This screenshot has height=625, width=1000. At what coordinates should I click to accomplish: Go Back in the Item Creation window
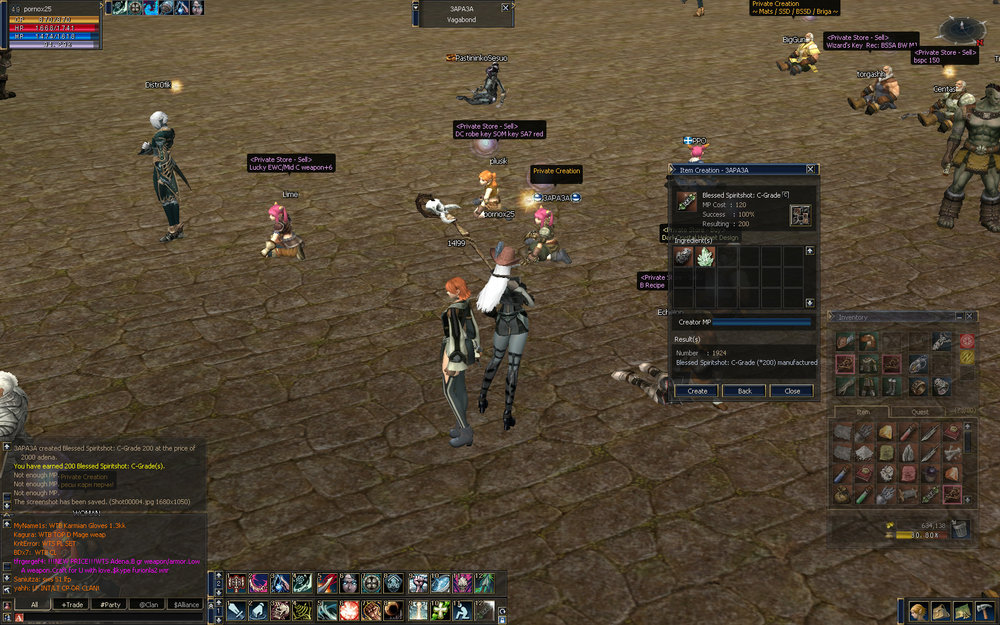coord(745,391)
